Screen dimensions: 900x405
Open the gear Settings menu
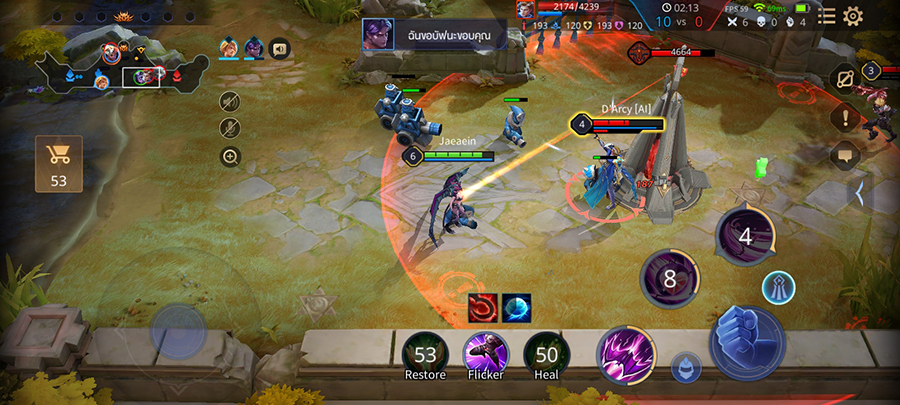[x=853, y=16]
